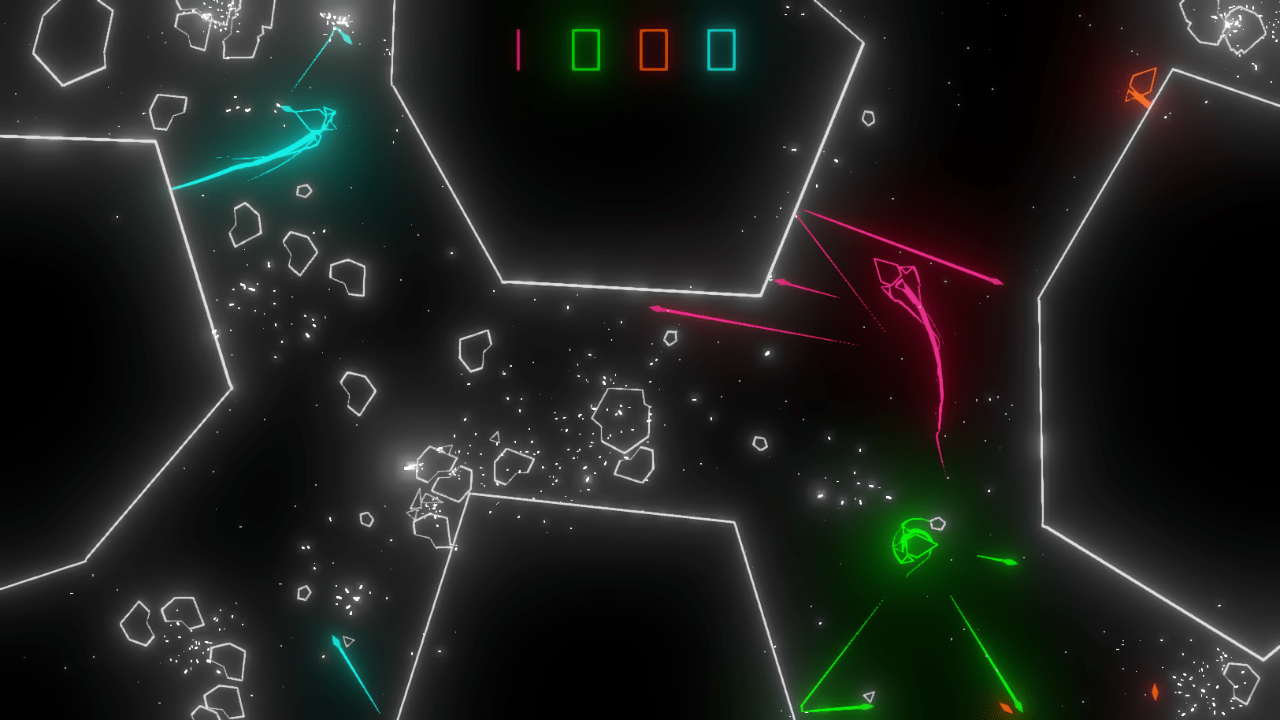Select the cyan zero score indicator

coord(723,48)
